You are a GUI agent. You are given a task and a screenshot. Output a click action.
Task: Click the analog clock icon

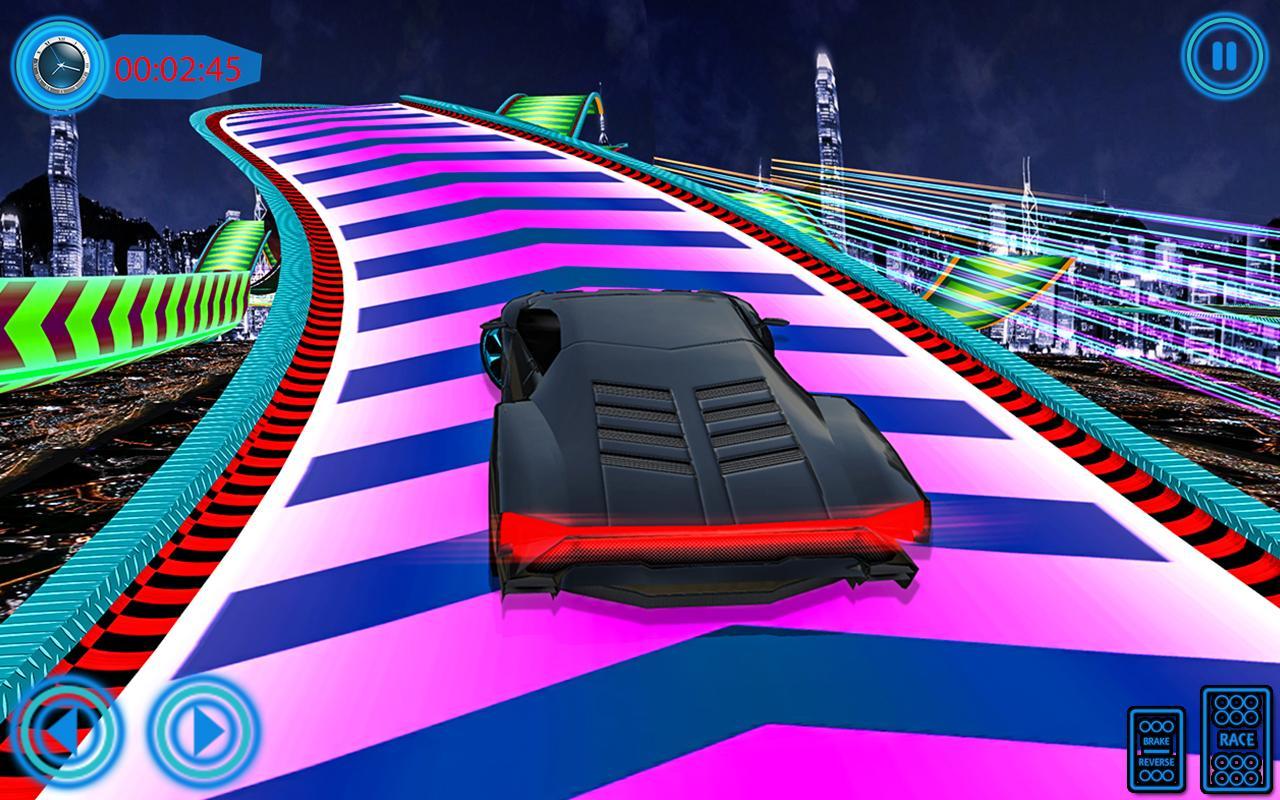62,67
